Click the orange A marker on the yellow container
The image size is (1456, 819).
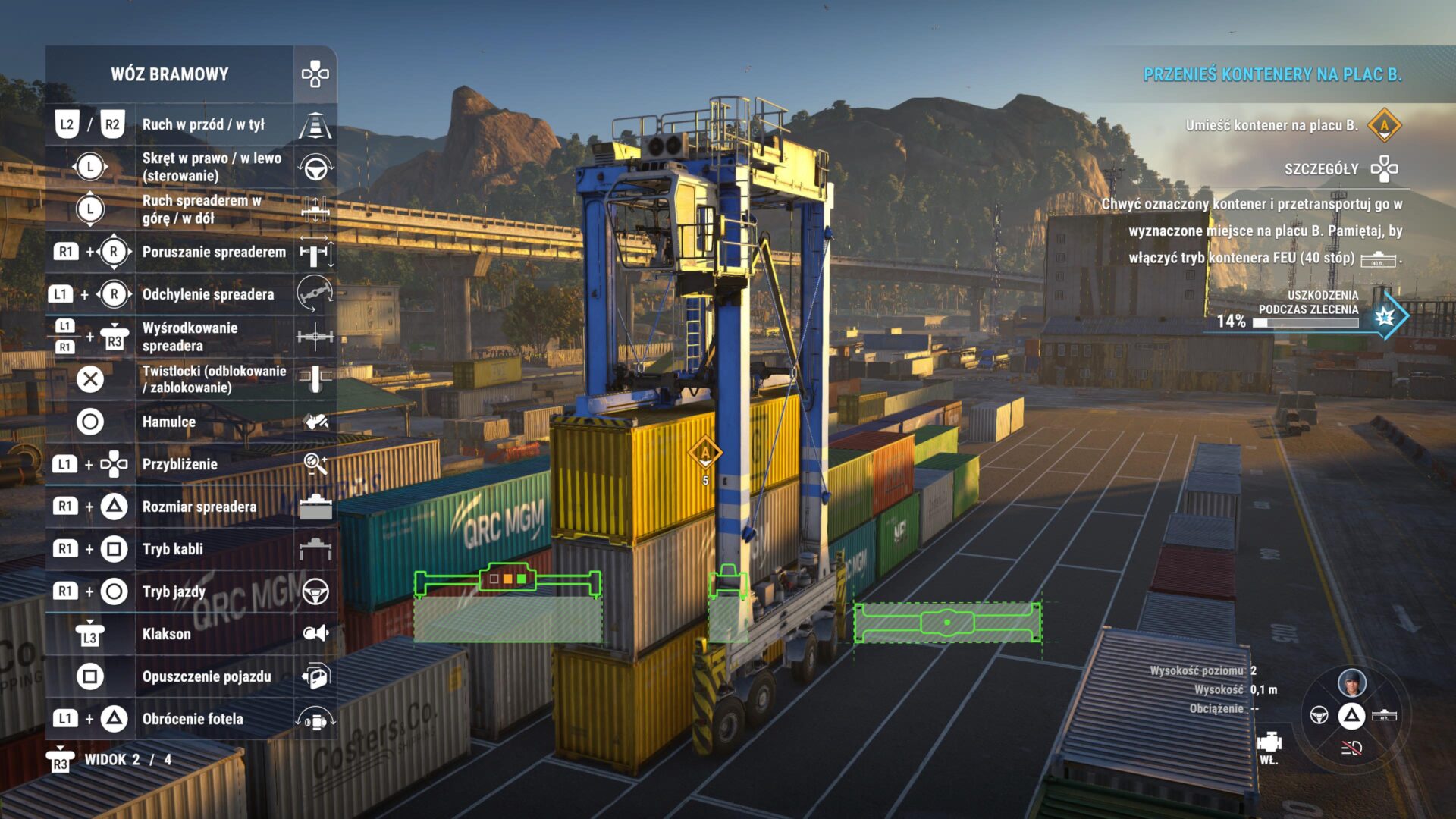(x=705, y=453)
